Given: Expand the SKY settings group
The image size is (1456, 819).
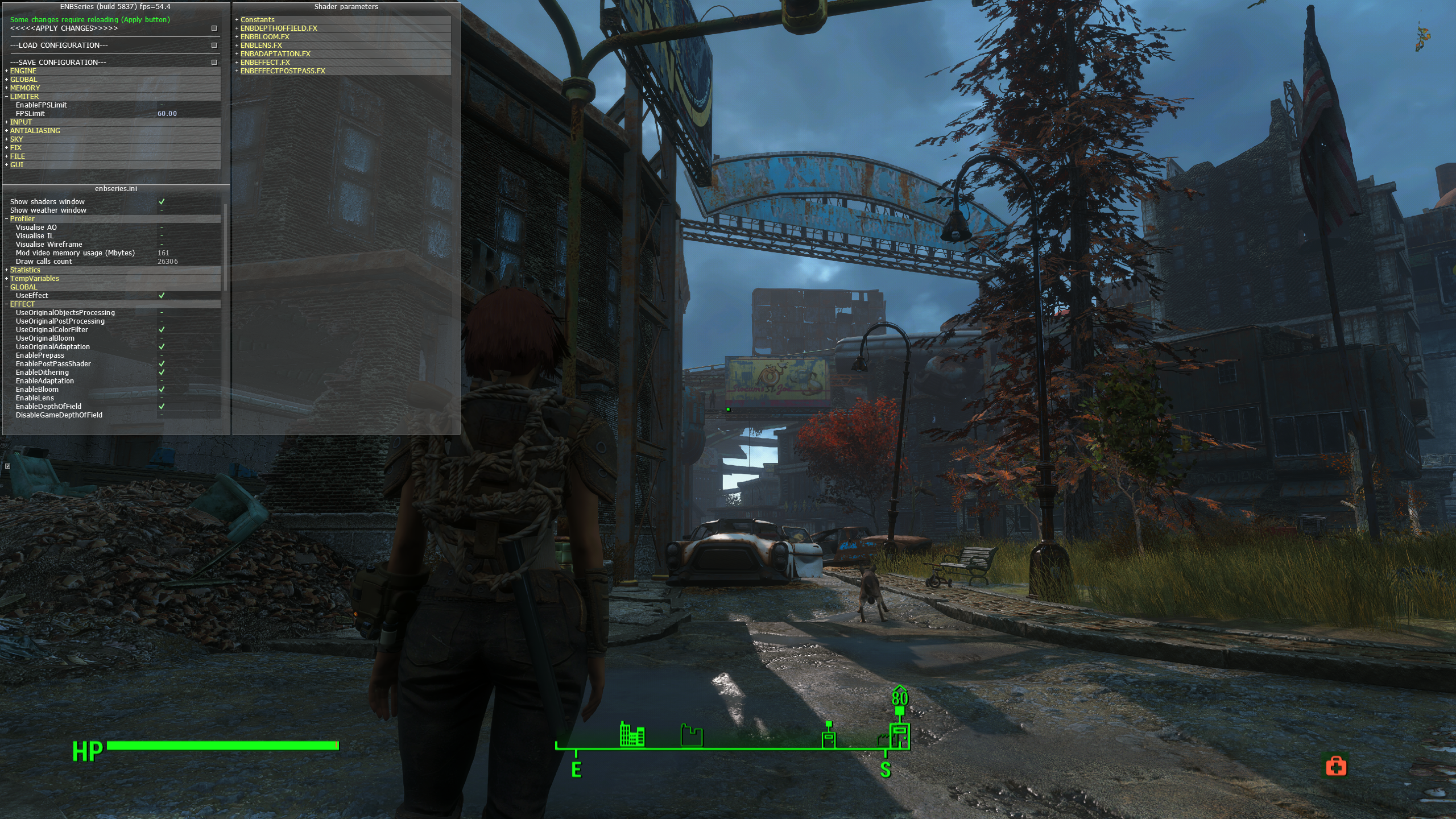Looking at the screenshot, I should 16,139.
